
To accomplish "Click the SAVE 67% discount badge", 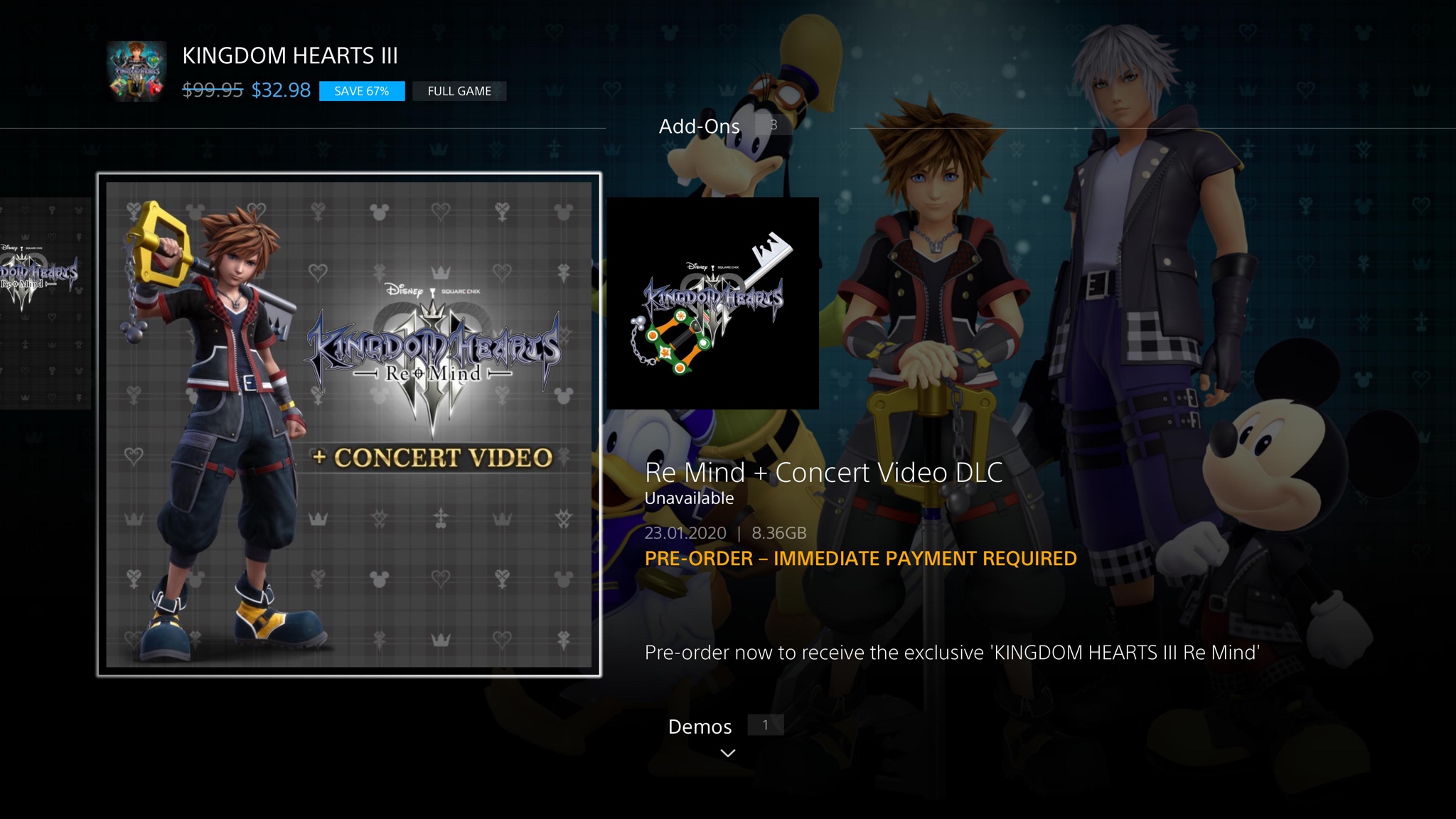I will tap(361, 91).
